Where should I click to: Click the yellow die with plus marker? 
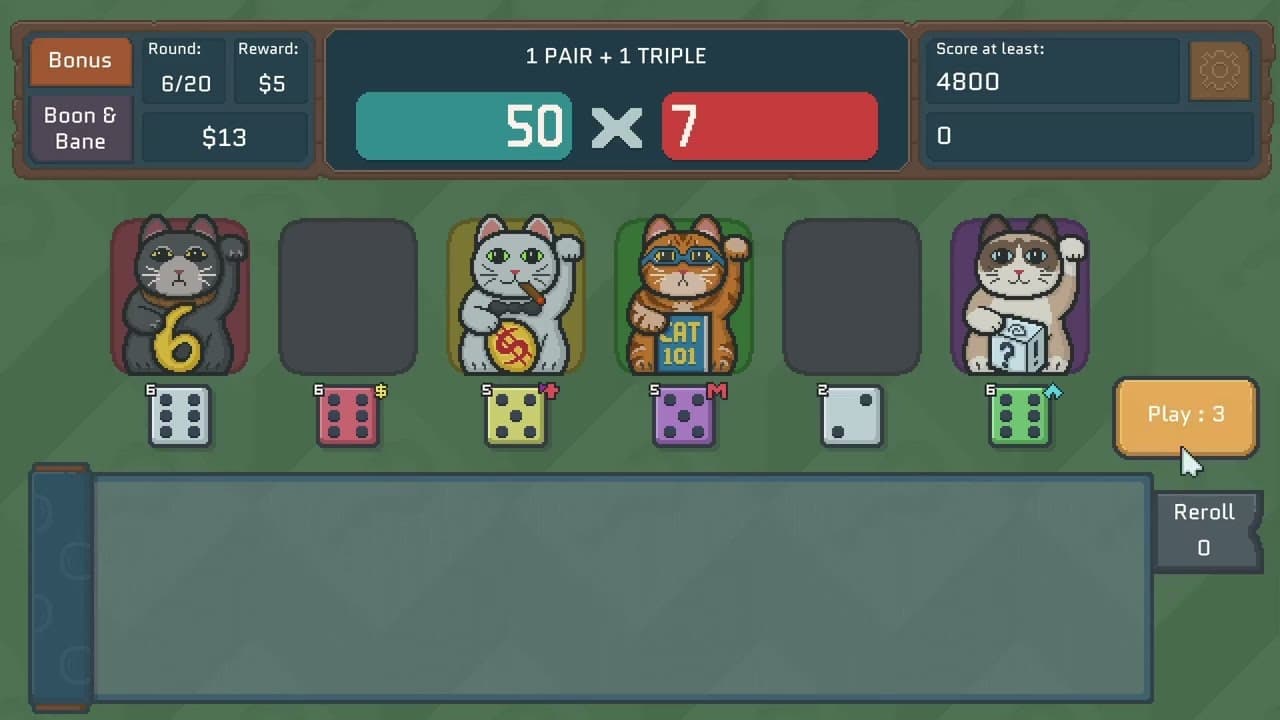(x=516, y=413)
